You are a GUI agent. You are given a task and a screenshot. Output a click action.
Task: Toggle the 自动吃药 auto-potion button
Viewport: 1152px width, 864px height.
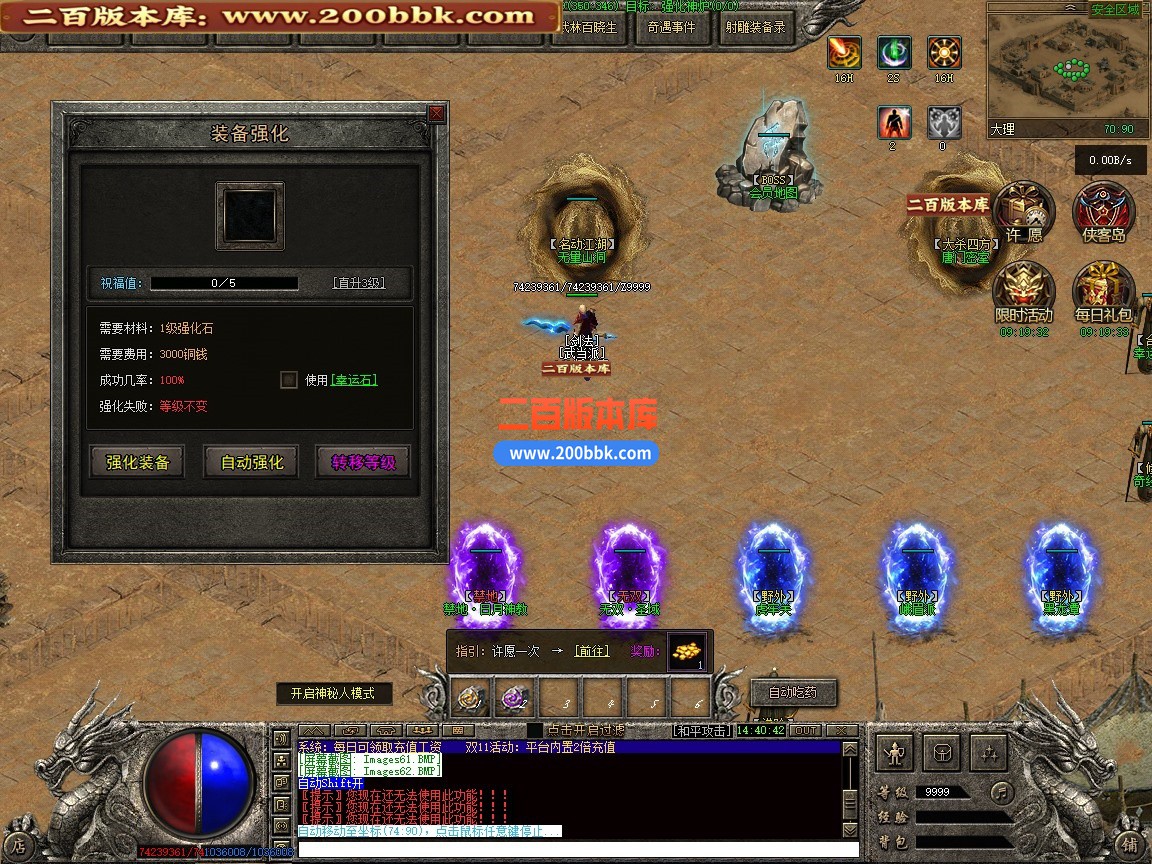(x=793, y=692)
